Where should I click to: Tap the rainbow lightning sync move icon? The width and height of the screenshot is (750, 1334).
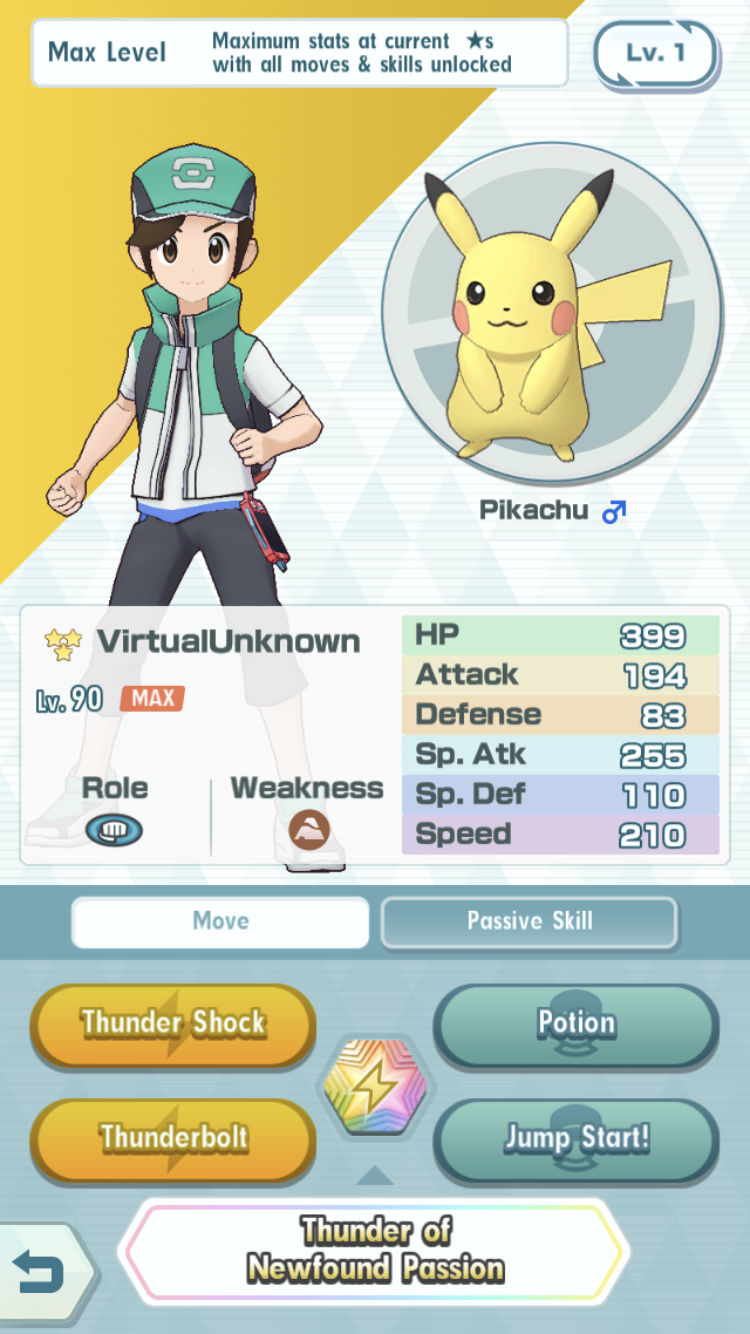pyautogui.click(x=375, y=1085)
